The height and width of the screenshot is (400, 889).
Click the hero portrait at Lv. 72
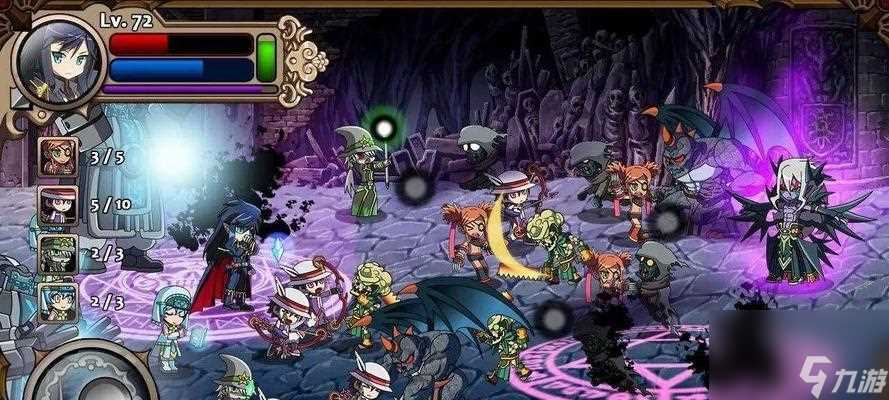click(57, 60)
